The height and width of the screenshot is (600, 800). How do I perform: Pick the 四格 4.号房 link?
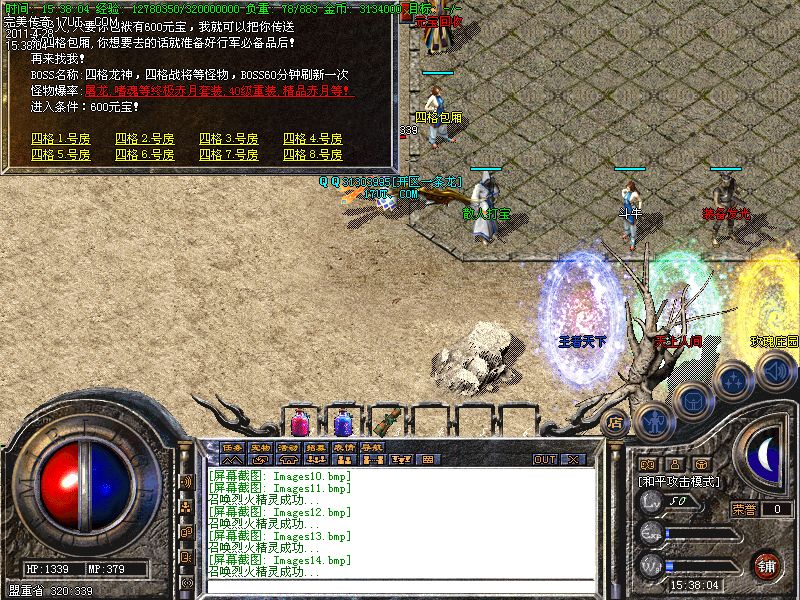tap(313, 138)
